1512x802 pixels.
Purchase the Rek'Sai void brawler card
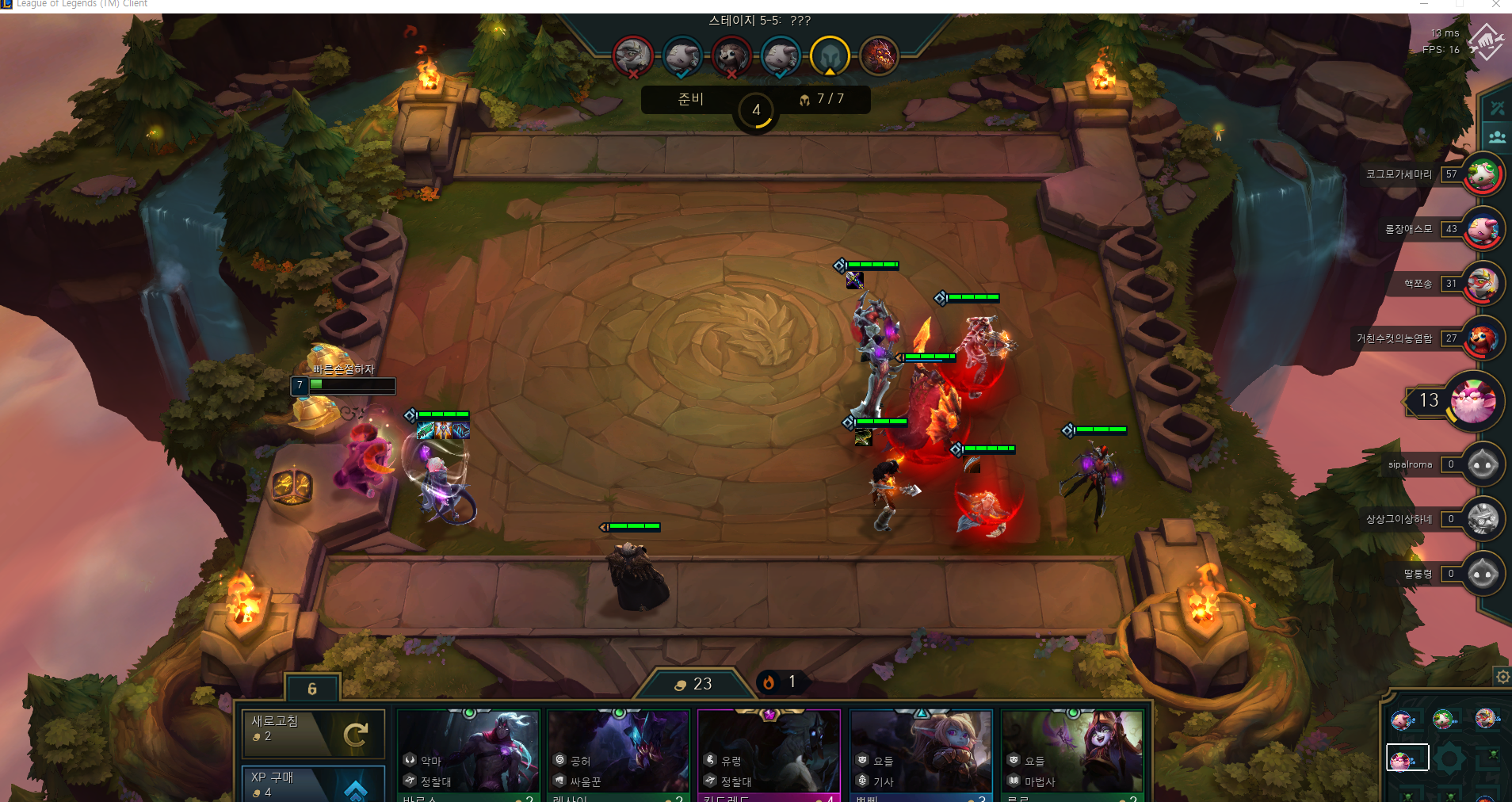[618, 754]
